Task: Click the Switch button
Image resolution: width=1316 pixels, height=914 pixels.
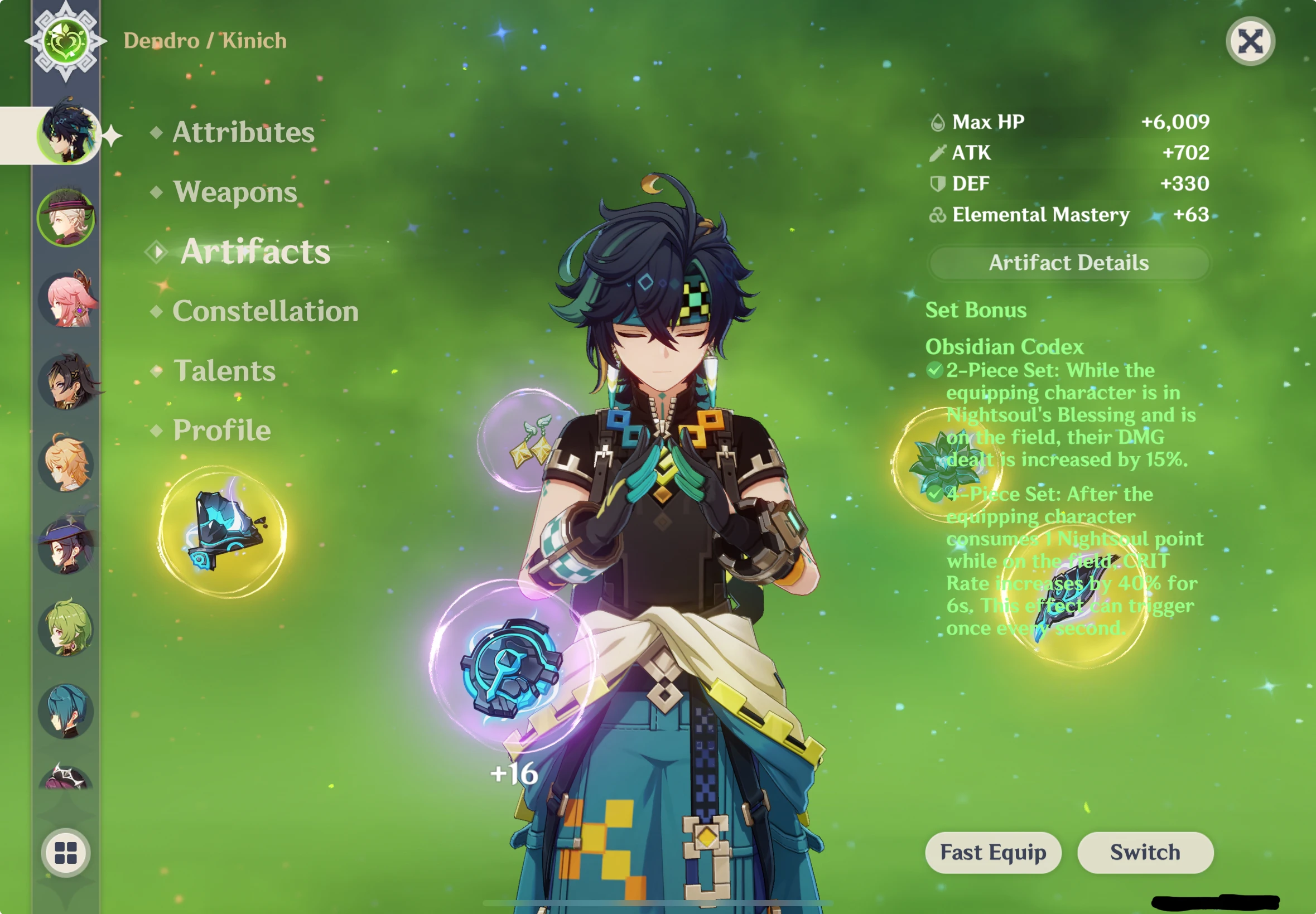Action: click(1144, 852)
